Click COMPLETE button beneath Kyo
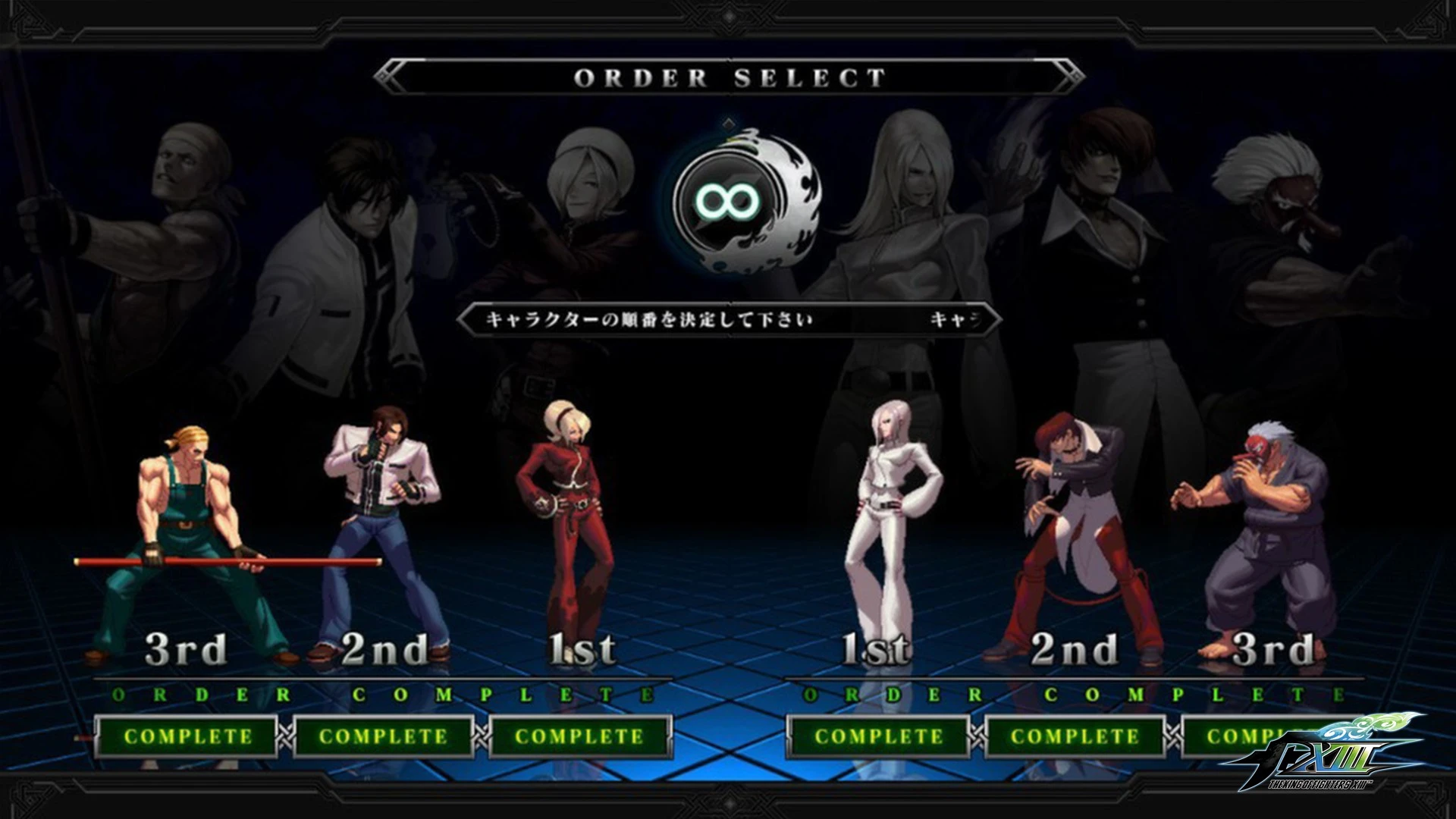The width and height of the screenshot is (1456, 819). 383,736
